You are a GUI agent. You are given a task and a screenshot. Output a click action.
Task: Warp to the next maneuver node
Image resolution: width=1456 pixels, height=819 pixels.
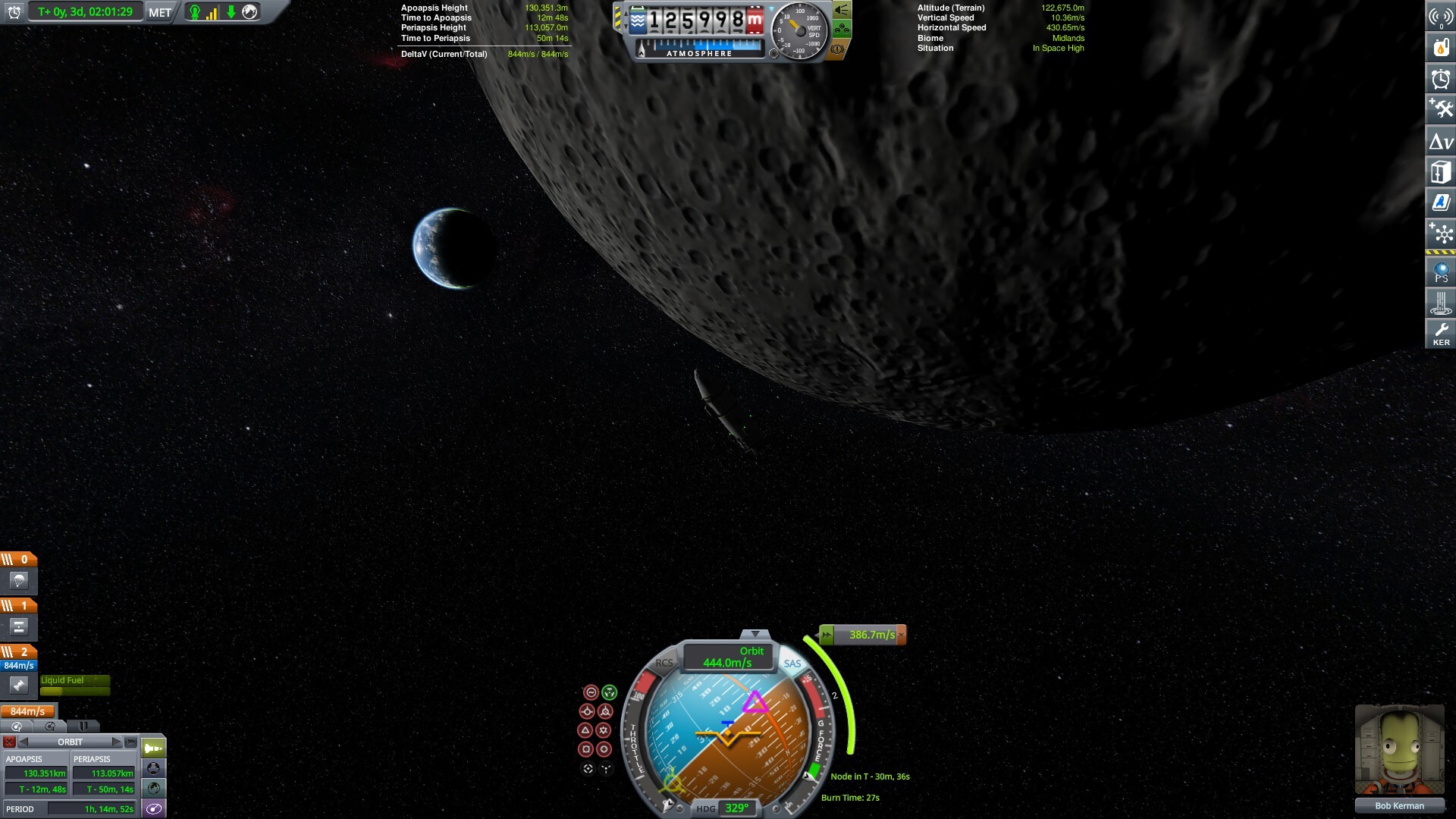[x=827, y=635]
